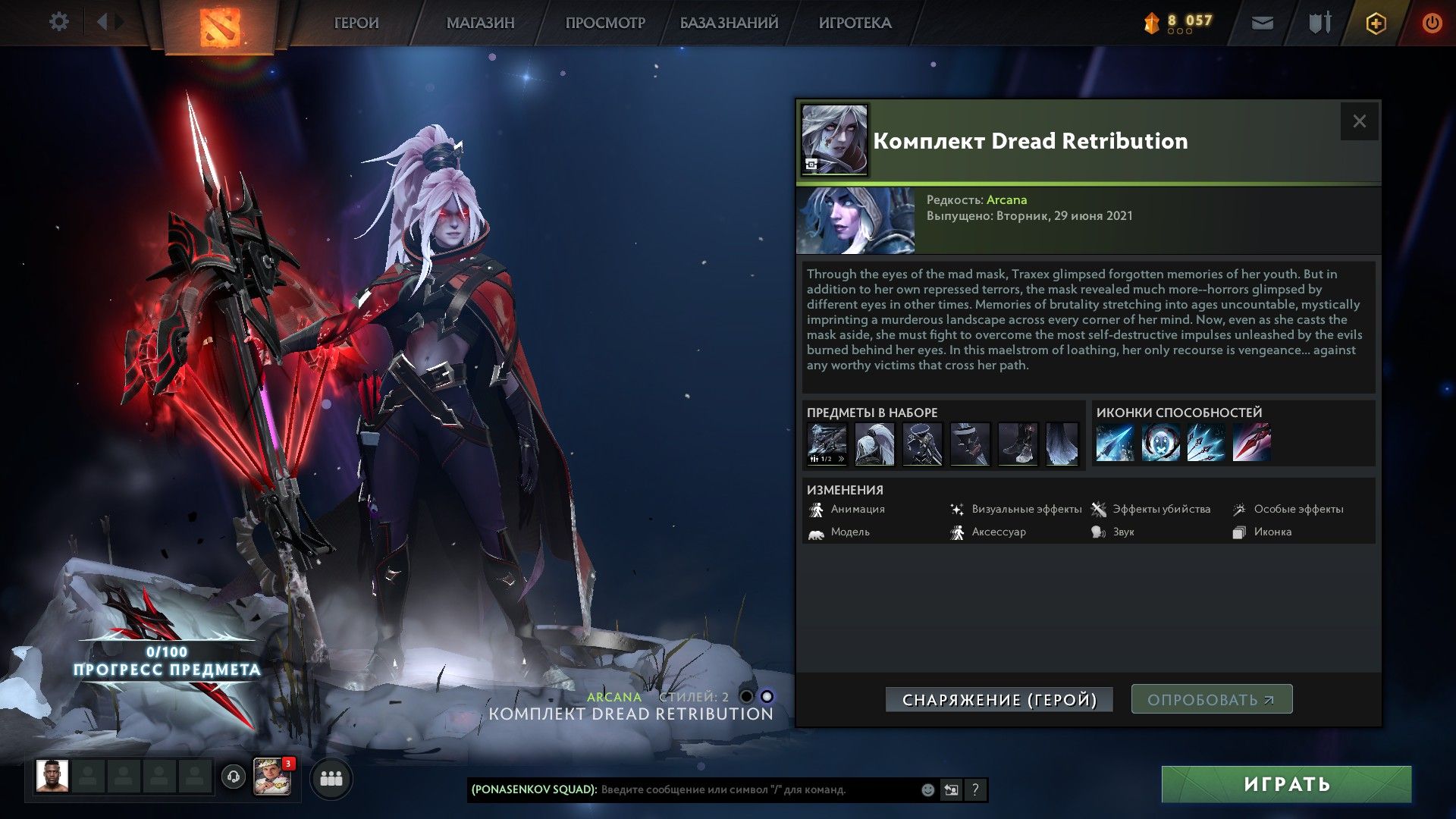
Task: Switch to the ГЕРОИ tab
Action: (x=356, y=24)
